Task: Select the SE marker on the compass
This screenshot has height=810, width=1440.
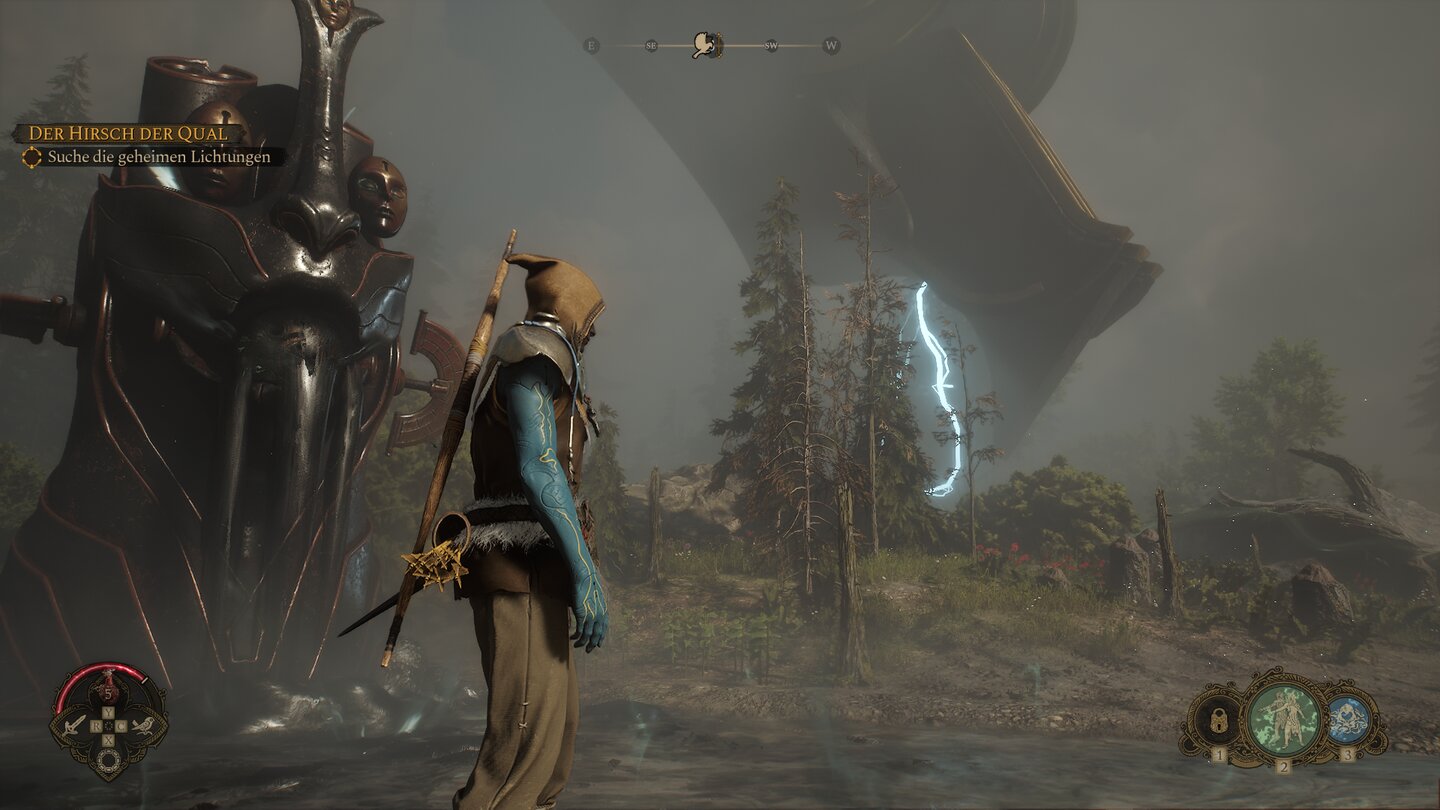Action: pyautogui.click(x=651, y=46)
